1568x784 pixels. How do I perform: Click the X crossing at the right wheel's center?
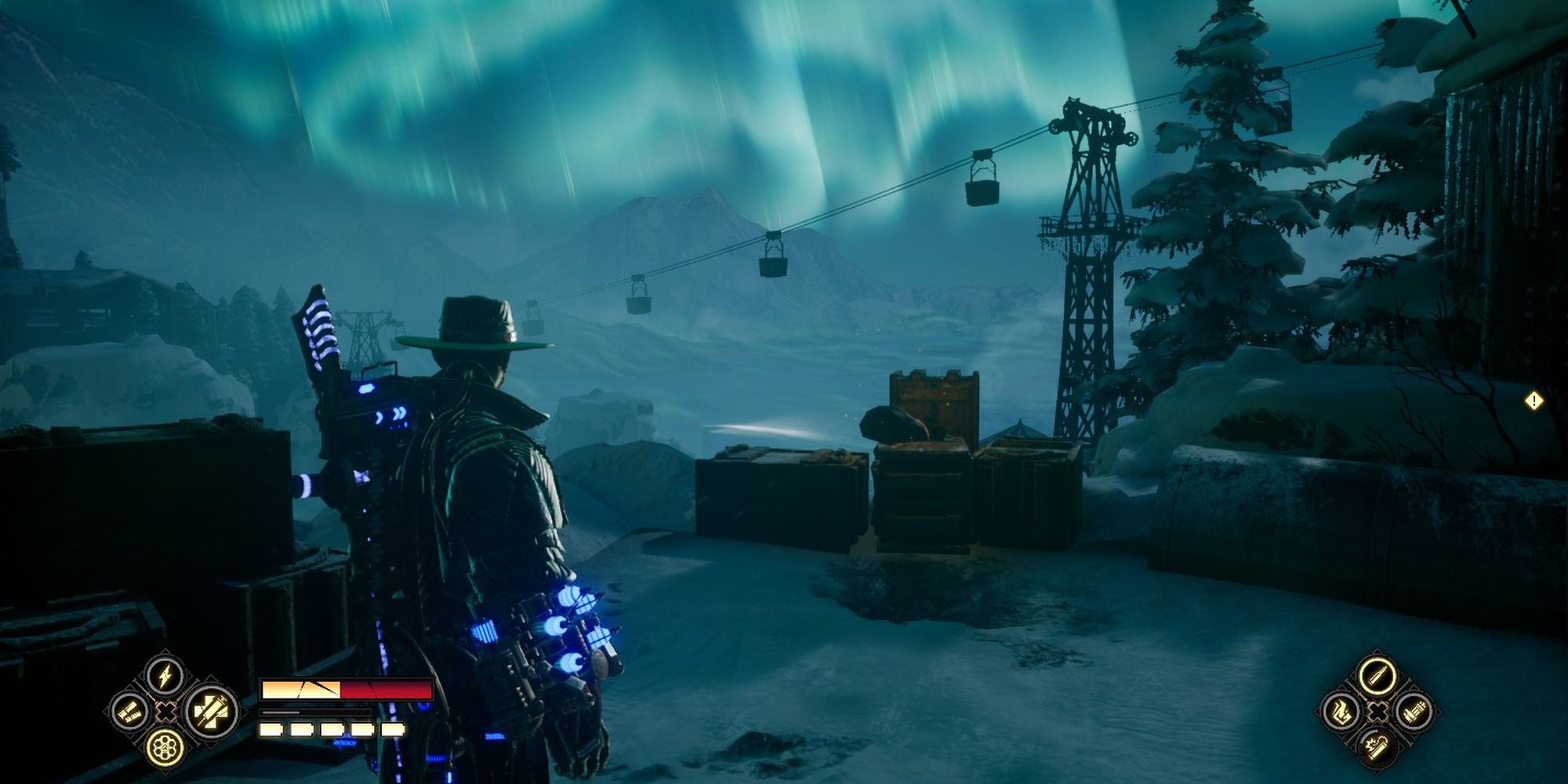(x=1377, y=712)
